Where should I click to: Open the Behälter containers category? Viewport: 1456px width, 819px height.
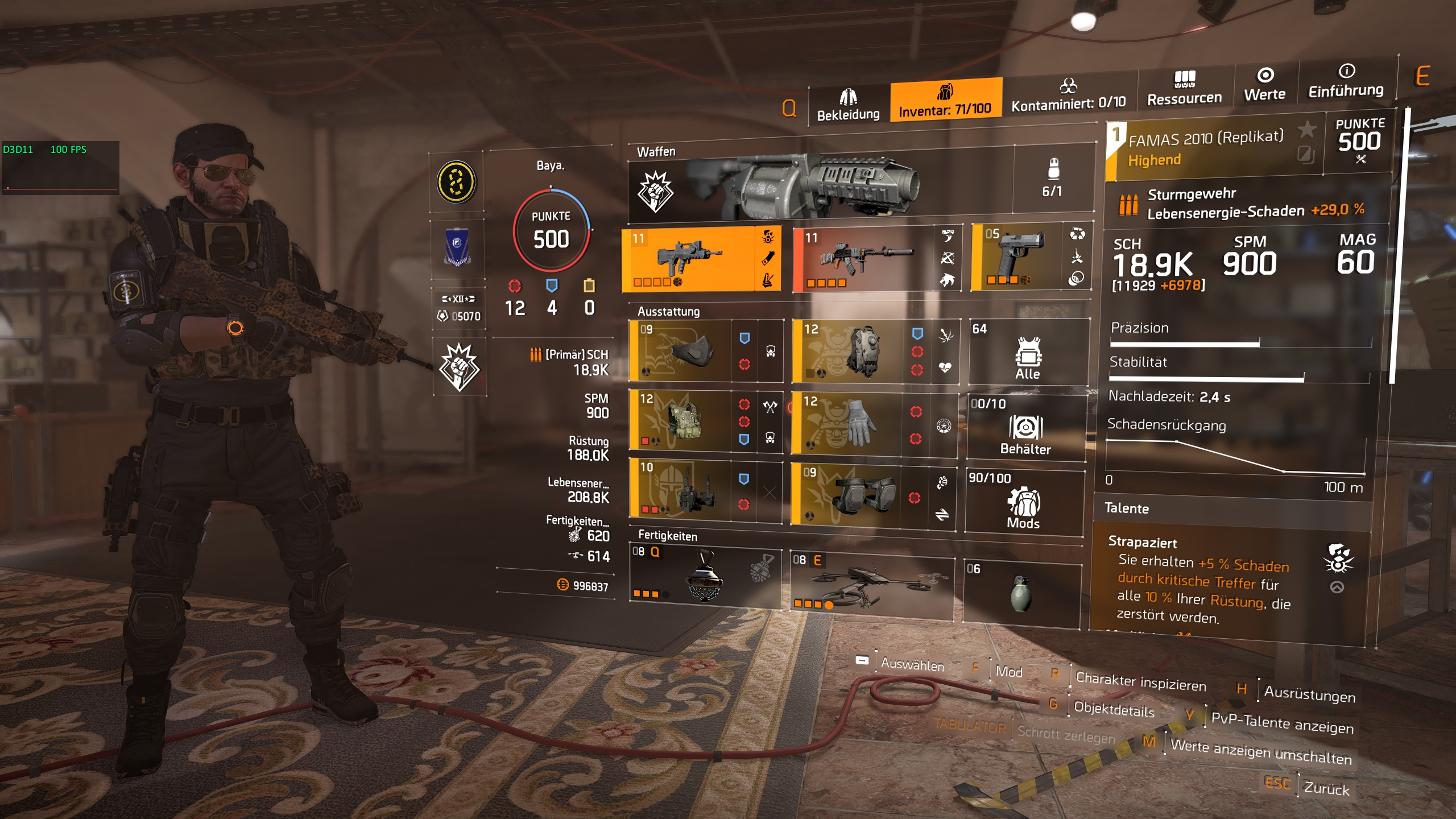(x=1025, y=428)
